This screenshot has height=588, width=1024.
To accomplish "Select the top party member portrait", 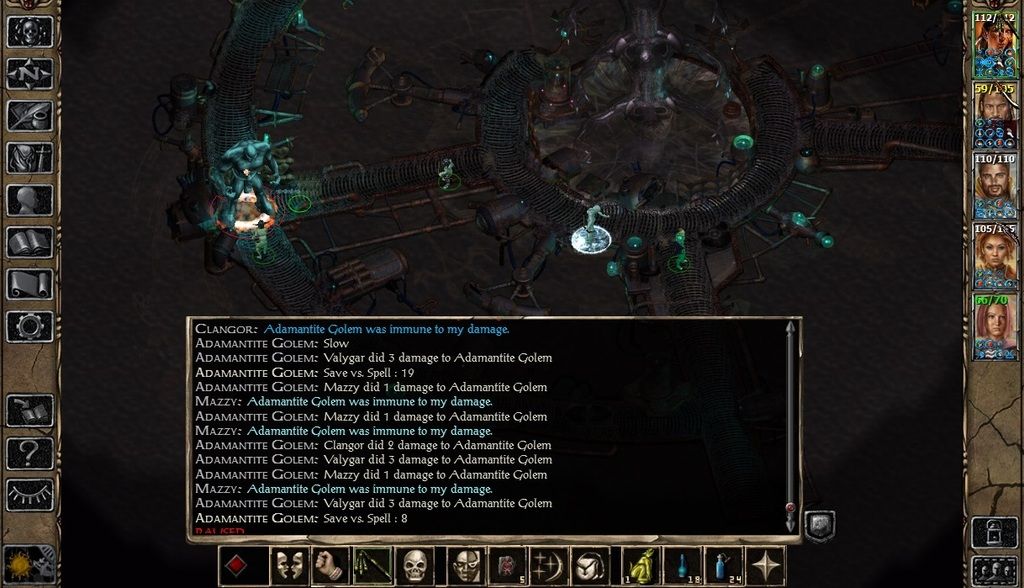I will coord(994,45).
